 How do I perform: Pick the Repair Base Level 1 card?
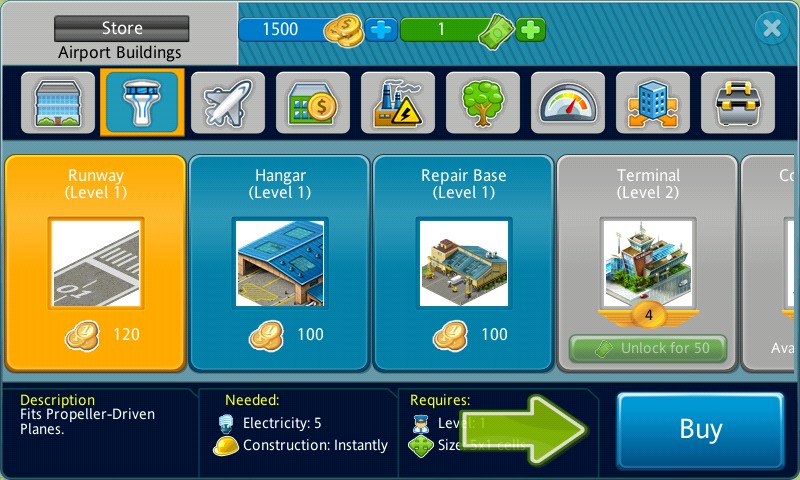point(464,262)
